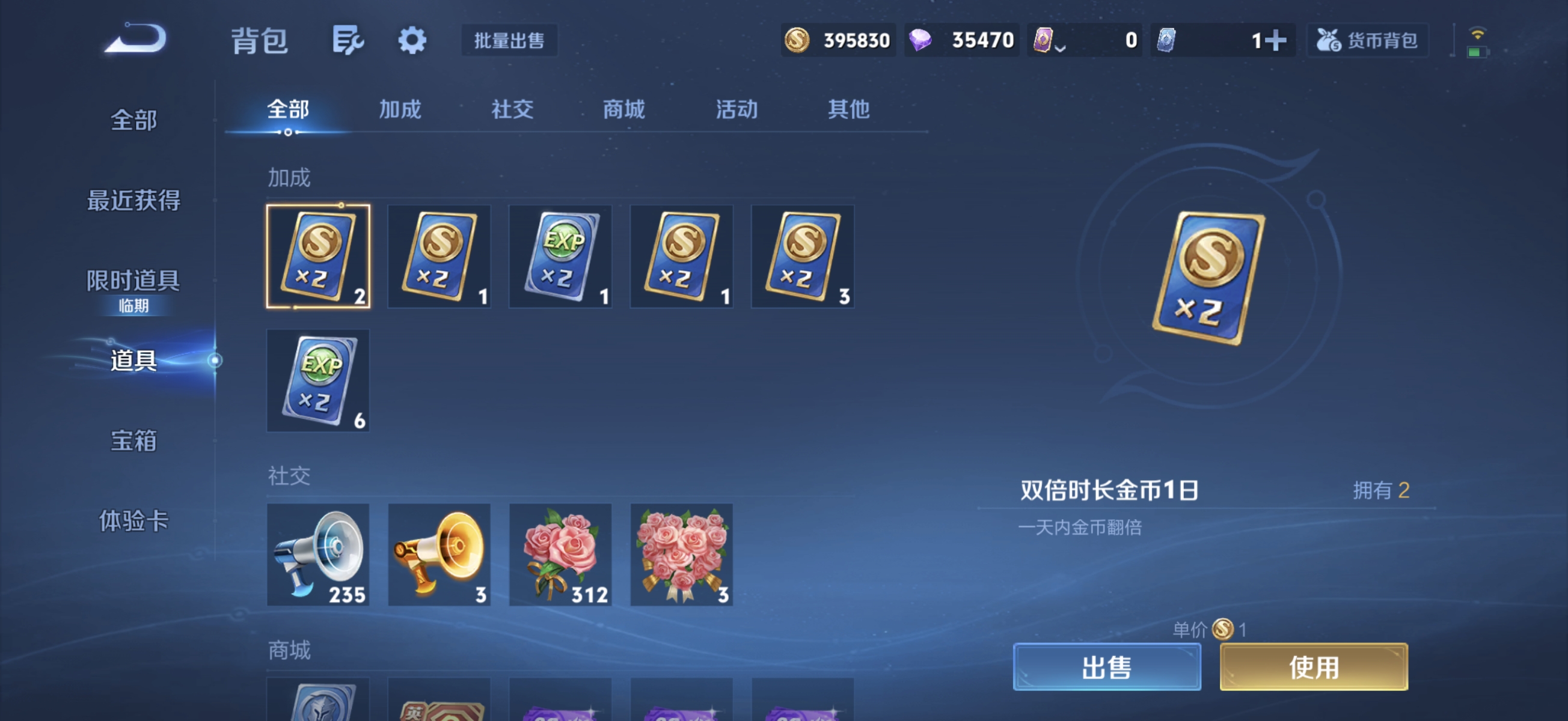1568x721 pixels.
Task: Click the large bouquet of roses item
Action: pyautogui.click(x=681, y=555)
